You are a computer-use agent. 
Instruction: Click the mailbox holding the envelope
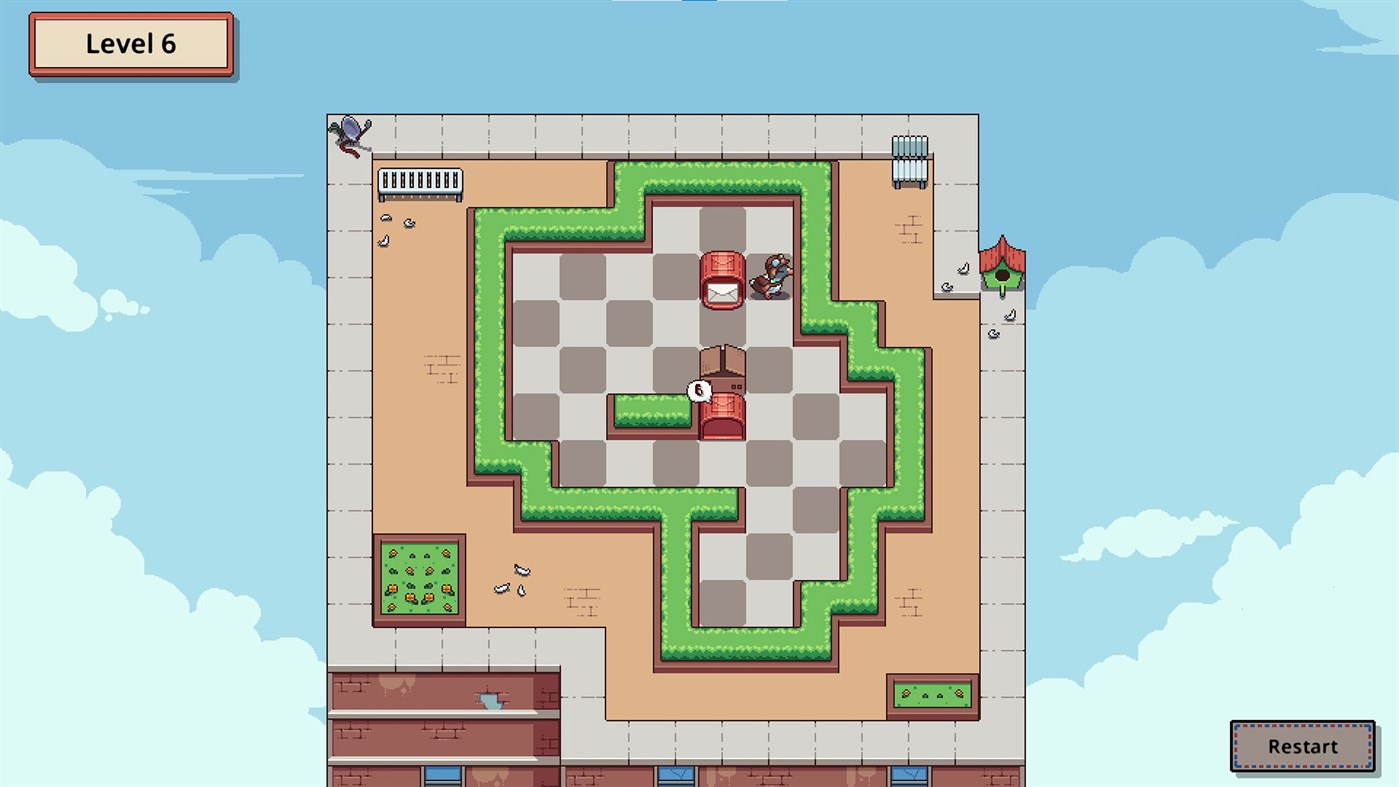(723, 278)
